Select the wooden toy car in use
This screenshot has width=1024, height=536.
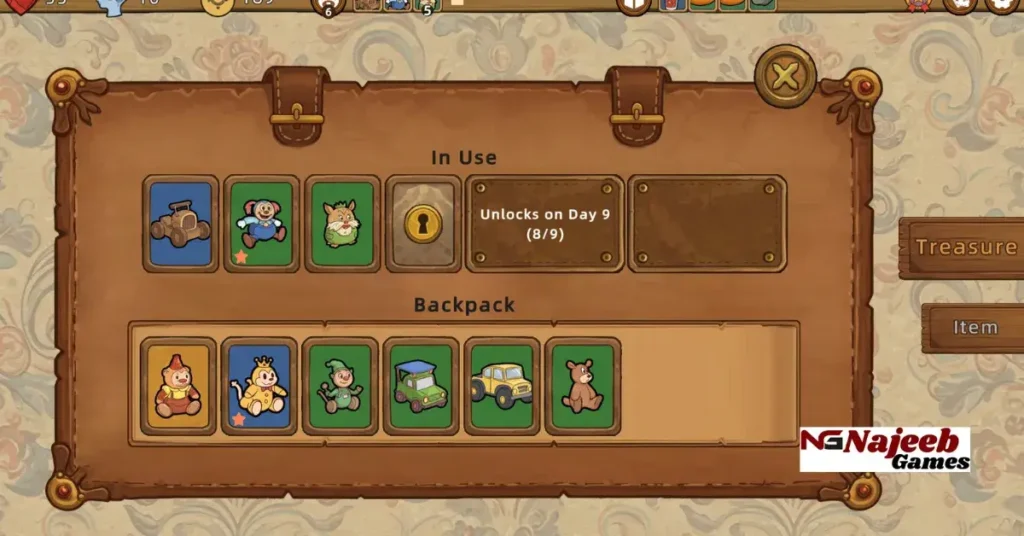[x=181, y=223]
